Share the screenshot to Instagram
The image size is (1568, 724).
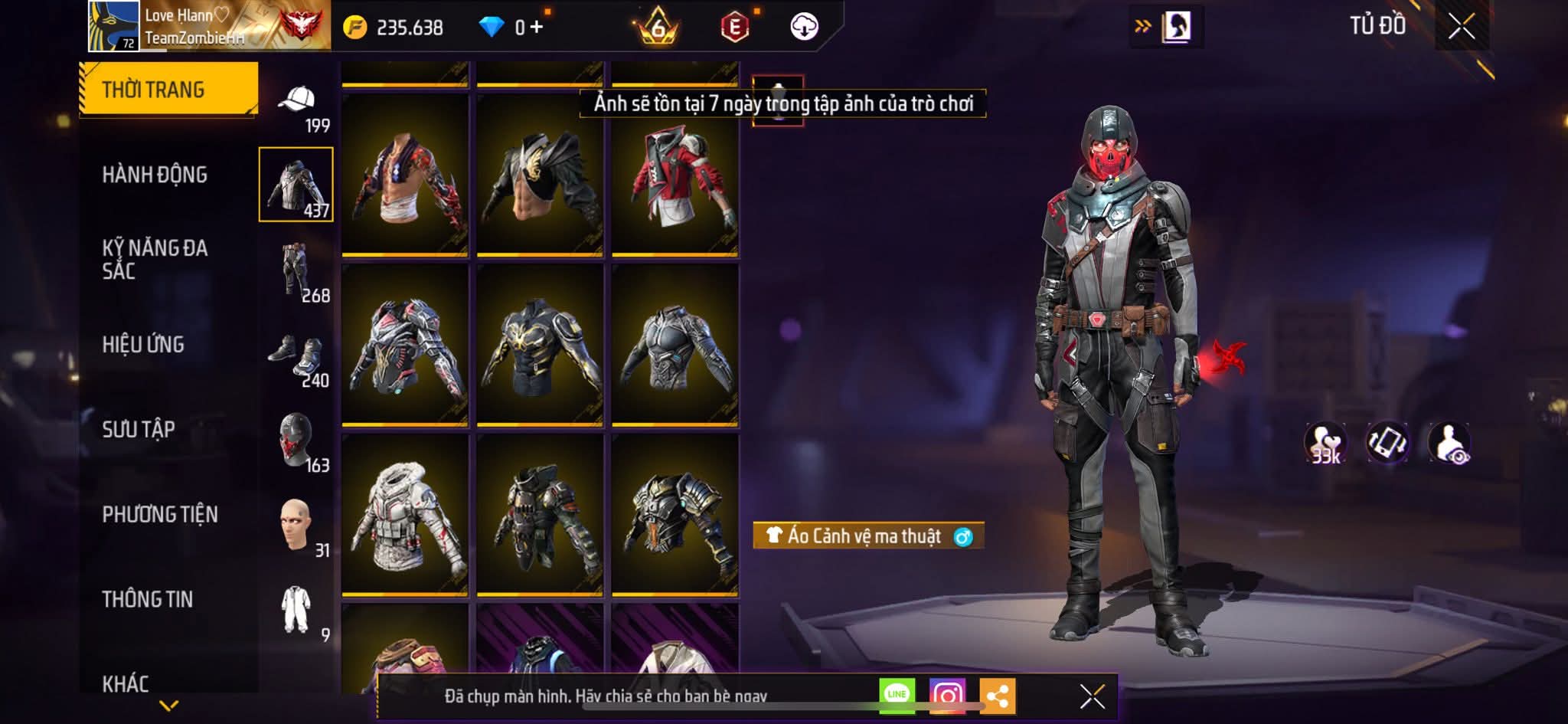click(947, 696)
